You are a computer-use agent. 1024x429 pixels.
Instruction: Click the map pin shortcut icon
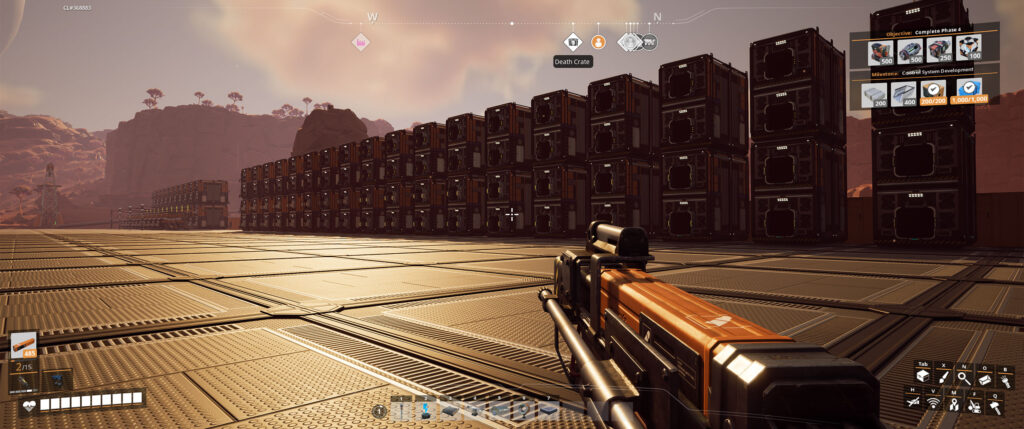pyautogui.click(x=952, y=403)
